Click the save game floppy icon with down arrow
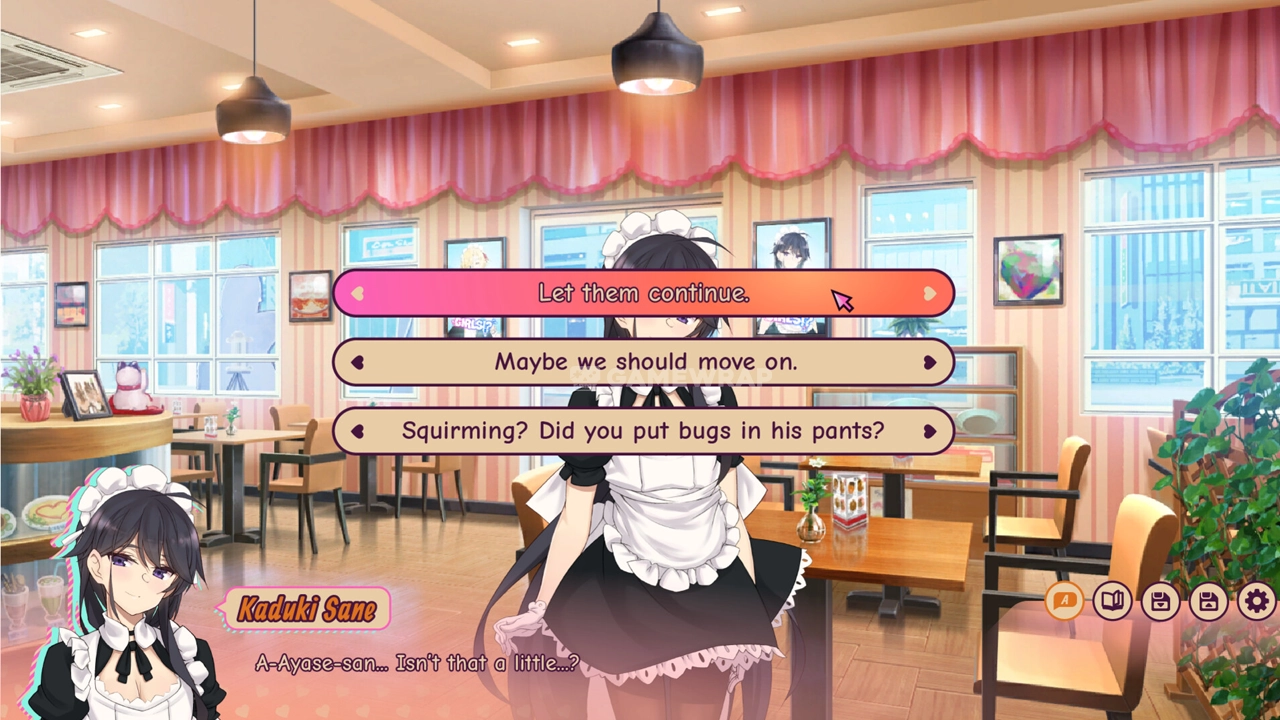 coord(1160,601)
